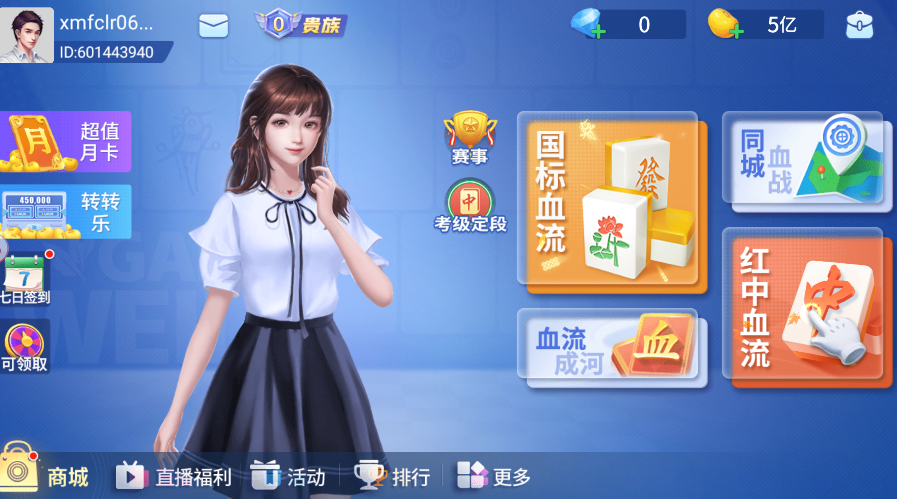Open the 超值月卡 monthly card offer
897x499 pixels.
click(x=66, y=142)
